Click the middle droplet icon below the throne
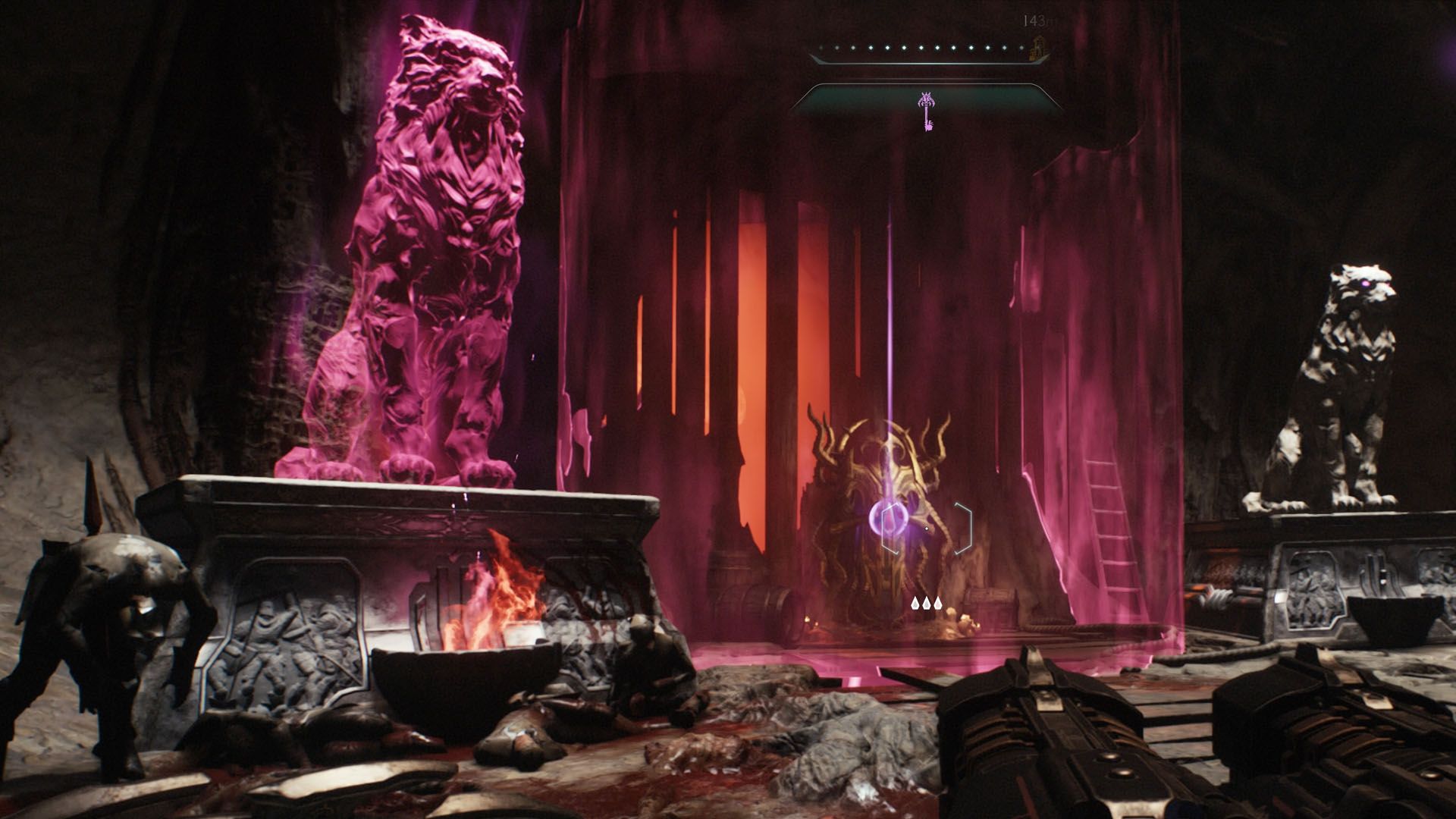 point(927,604)
